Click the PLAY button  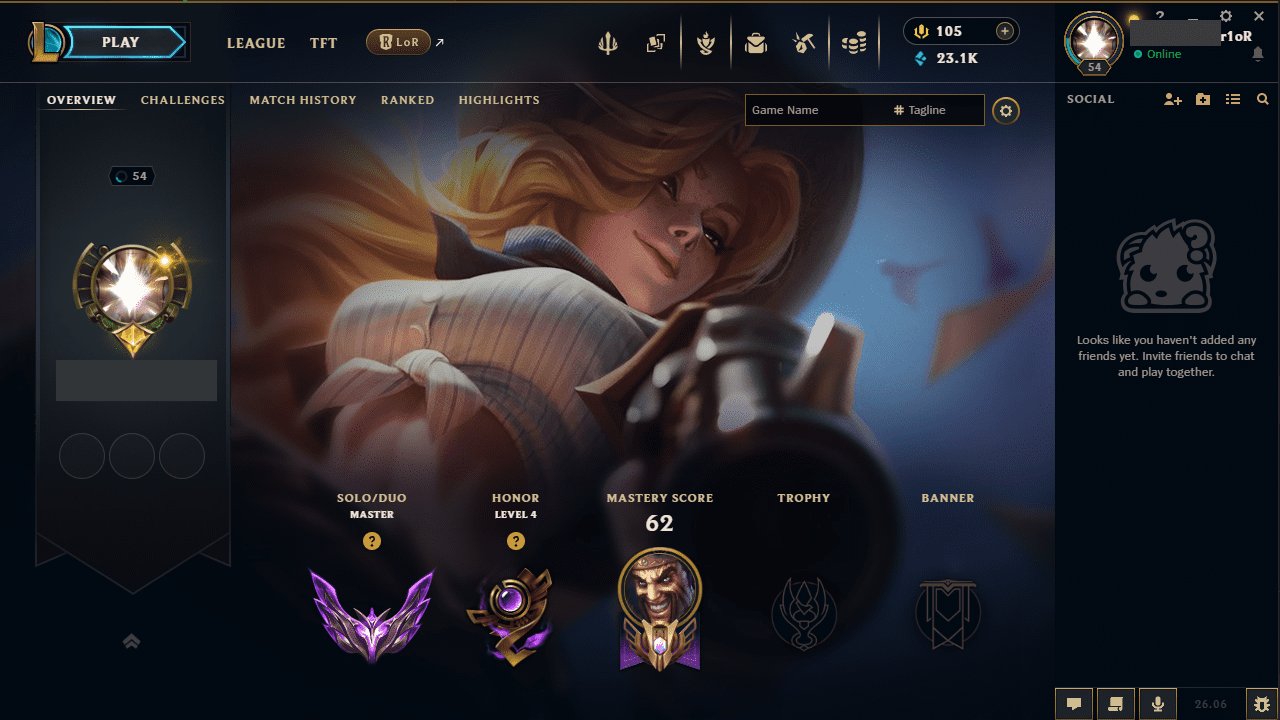120,42
